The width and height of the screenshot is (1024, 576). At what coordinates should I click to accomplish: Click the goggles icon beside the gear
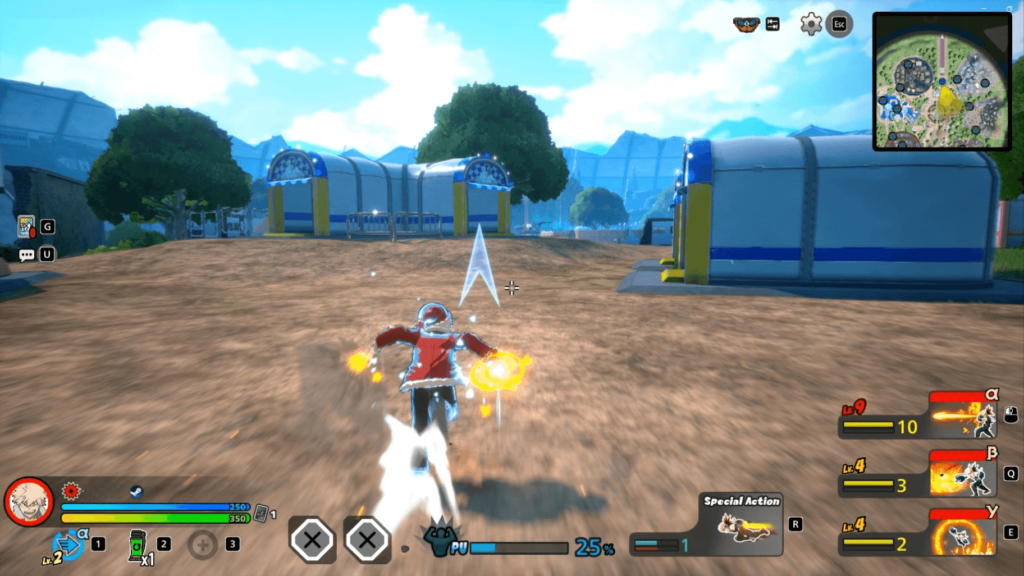[745, 24]
